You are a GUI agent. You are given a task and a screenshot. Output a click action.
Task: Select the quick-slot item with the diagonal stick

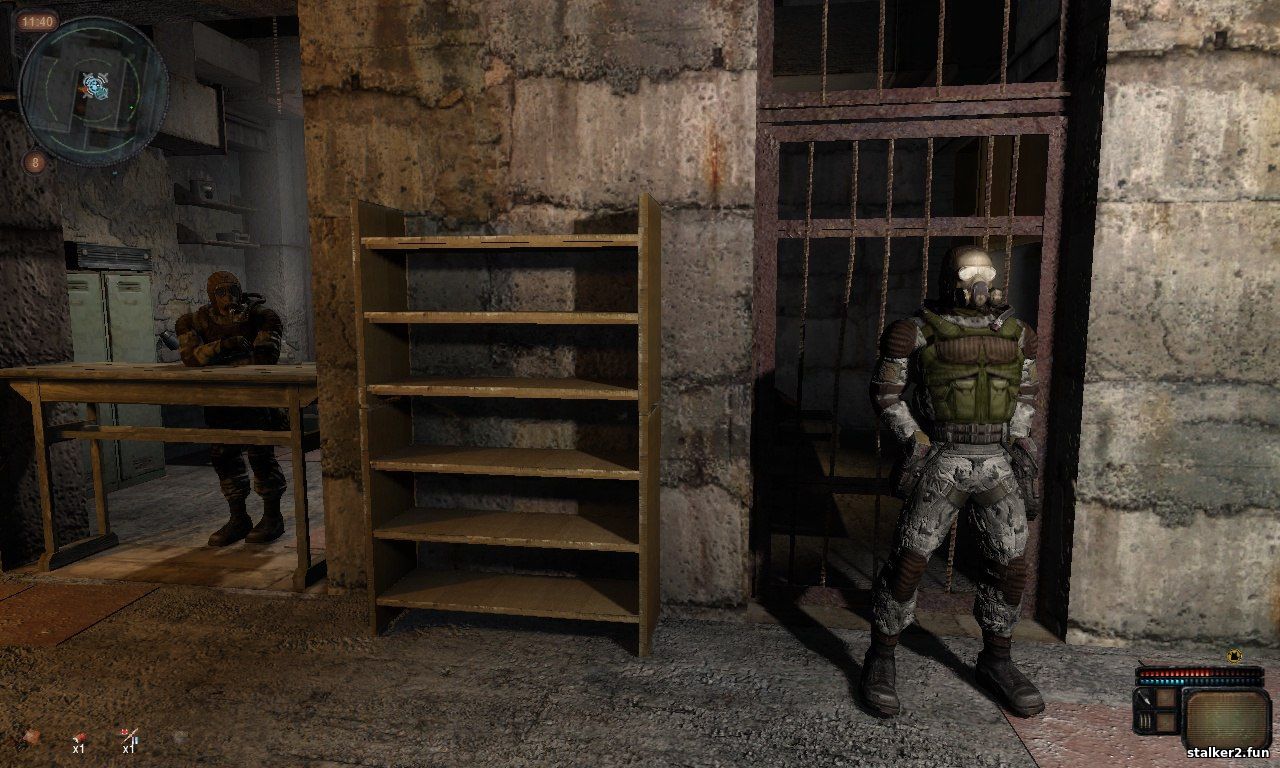129,737
